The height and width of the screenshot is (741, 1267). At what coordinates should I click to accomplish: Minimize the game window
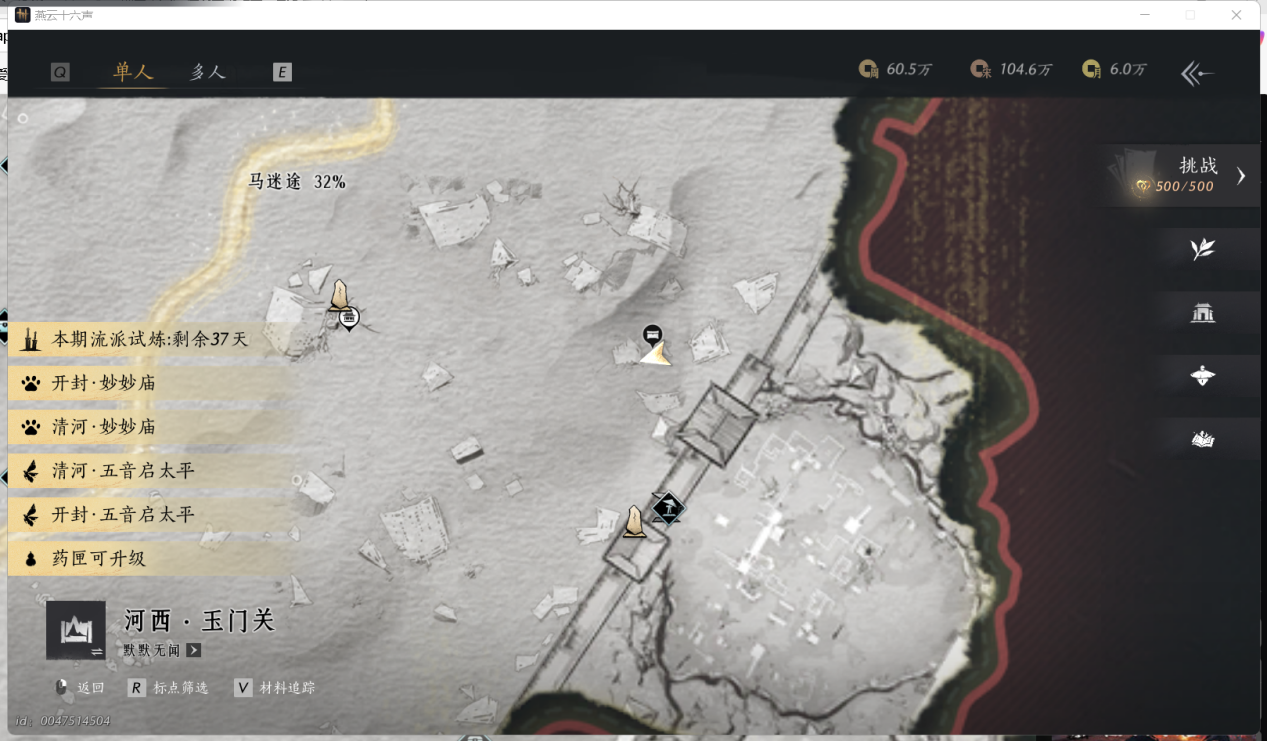[x=1144, y=15]
